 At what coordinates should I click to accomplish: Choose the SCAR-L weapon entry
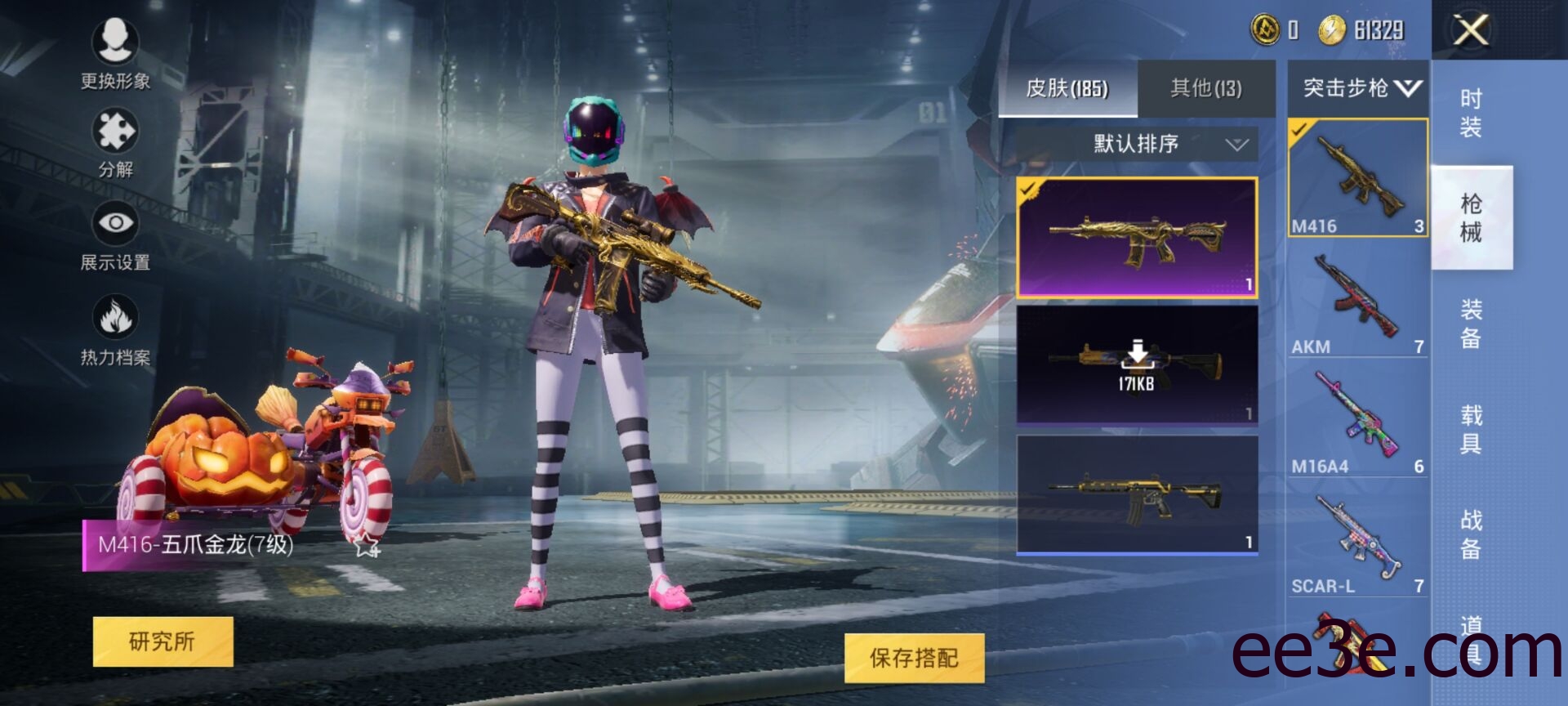tap(1356, 541)
